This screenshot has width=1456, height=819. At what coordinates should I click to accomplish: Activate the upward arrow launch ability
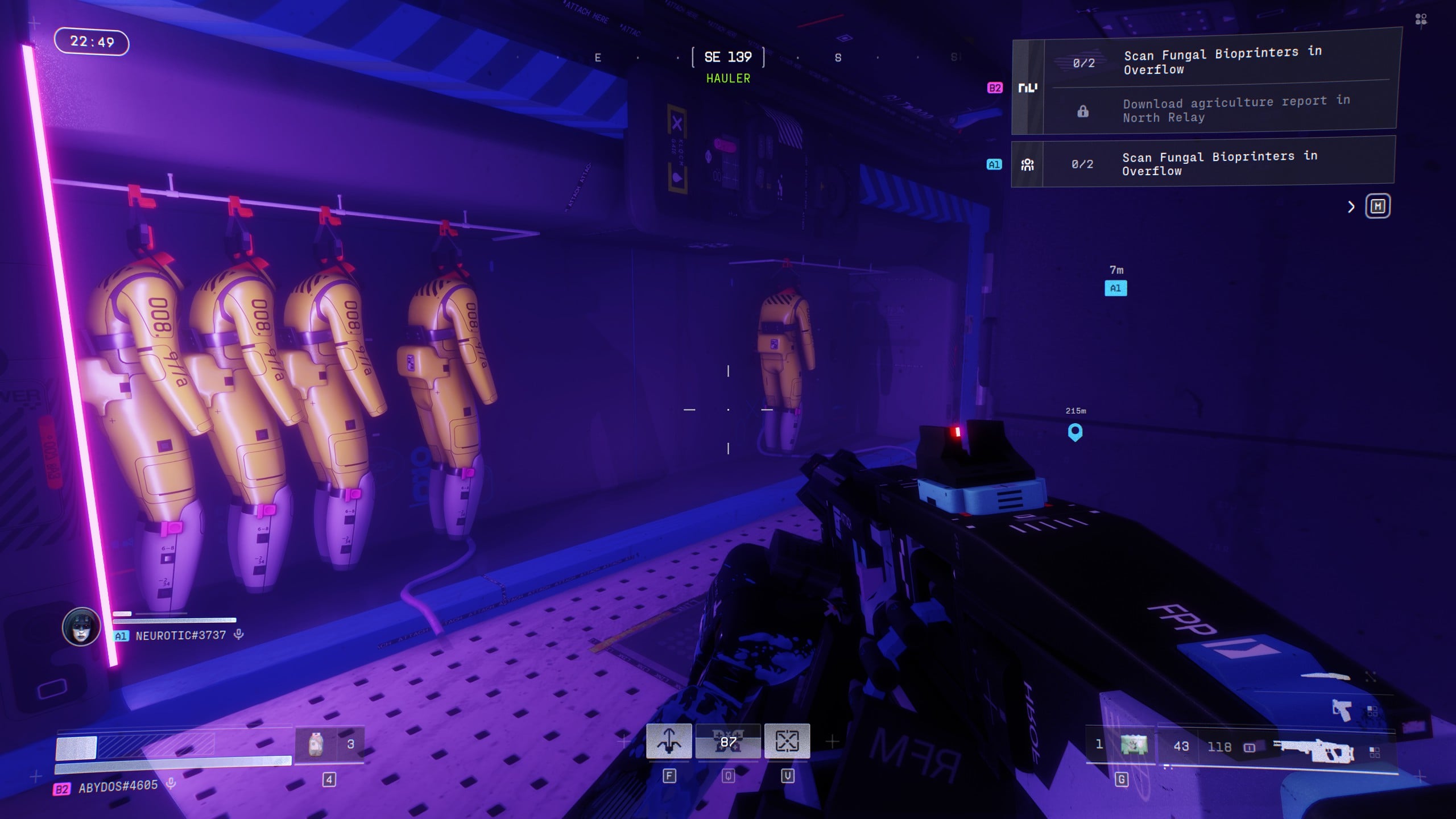(x=669, y=741)
